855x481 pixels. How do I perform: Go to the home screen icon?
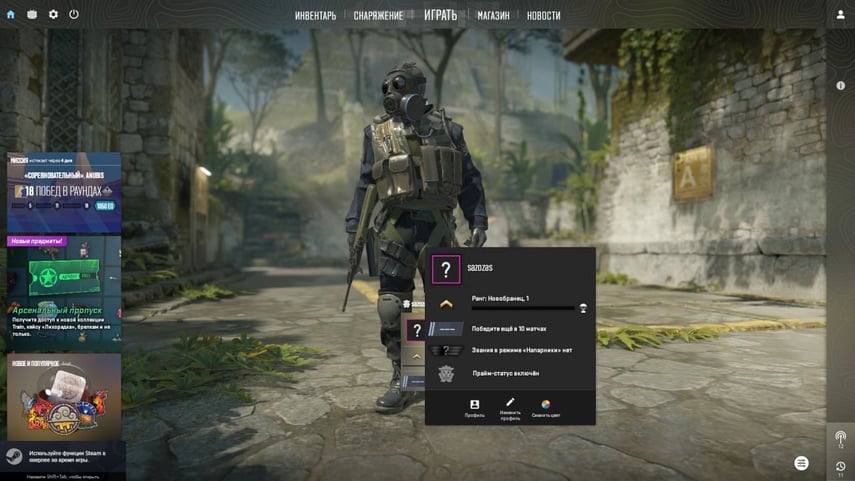click(11, 15)
